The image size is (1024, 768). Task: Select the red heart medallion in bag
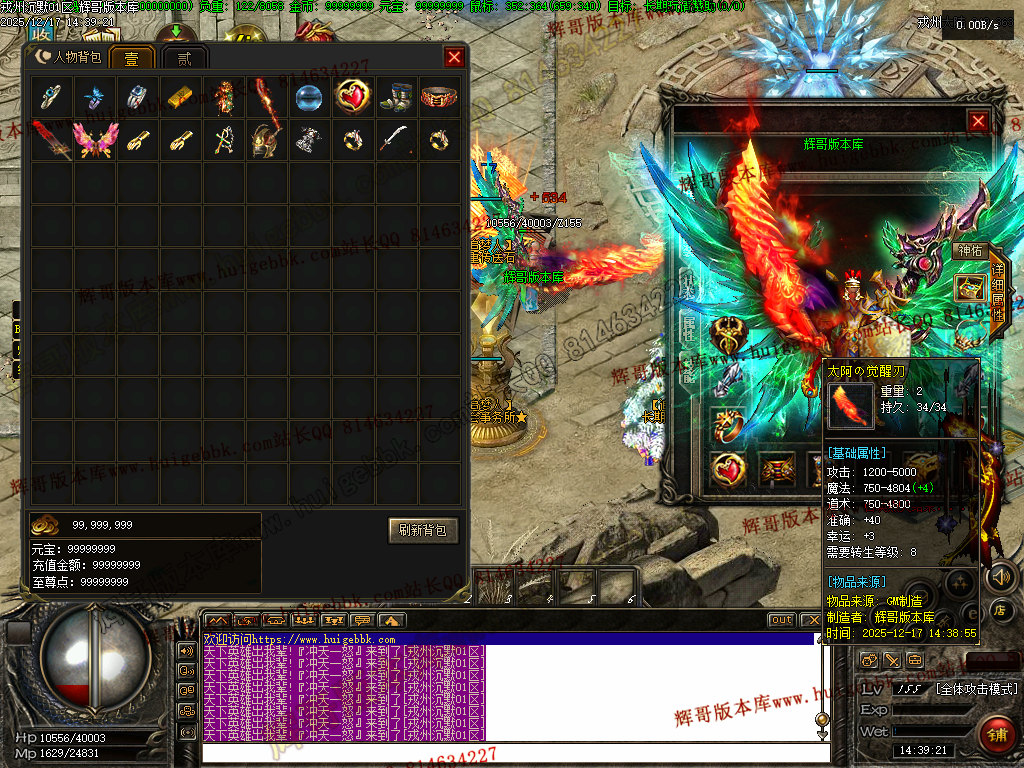(352, 97)
